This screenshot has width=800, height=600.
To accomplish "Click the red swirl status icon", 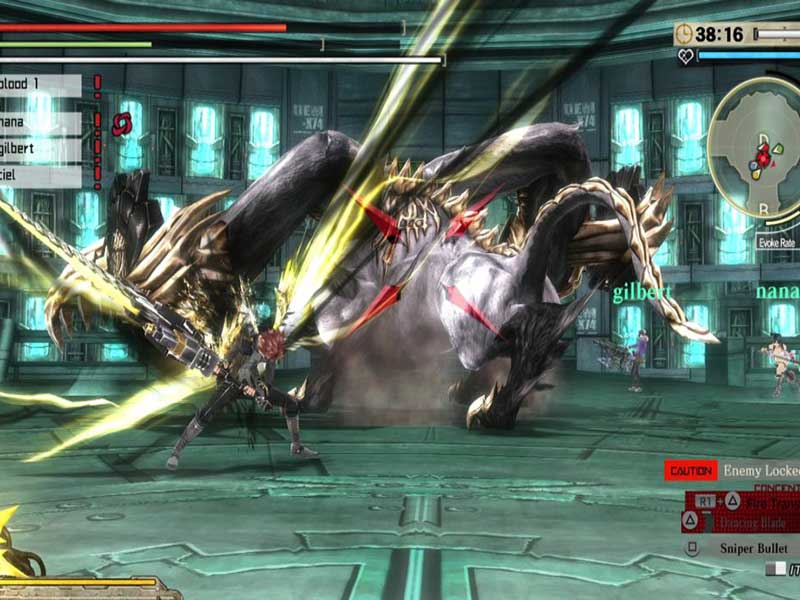I will (x=122, y=123).
